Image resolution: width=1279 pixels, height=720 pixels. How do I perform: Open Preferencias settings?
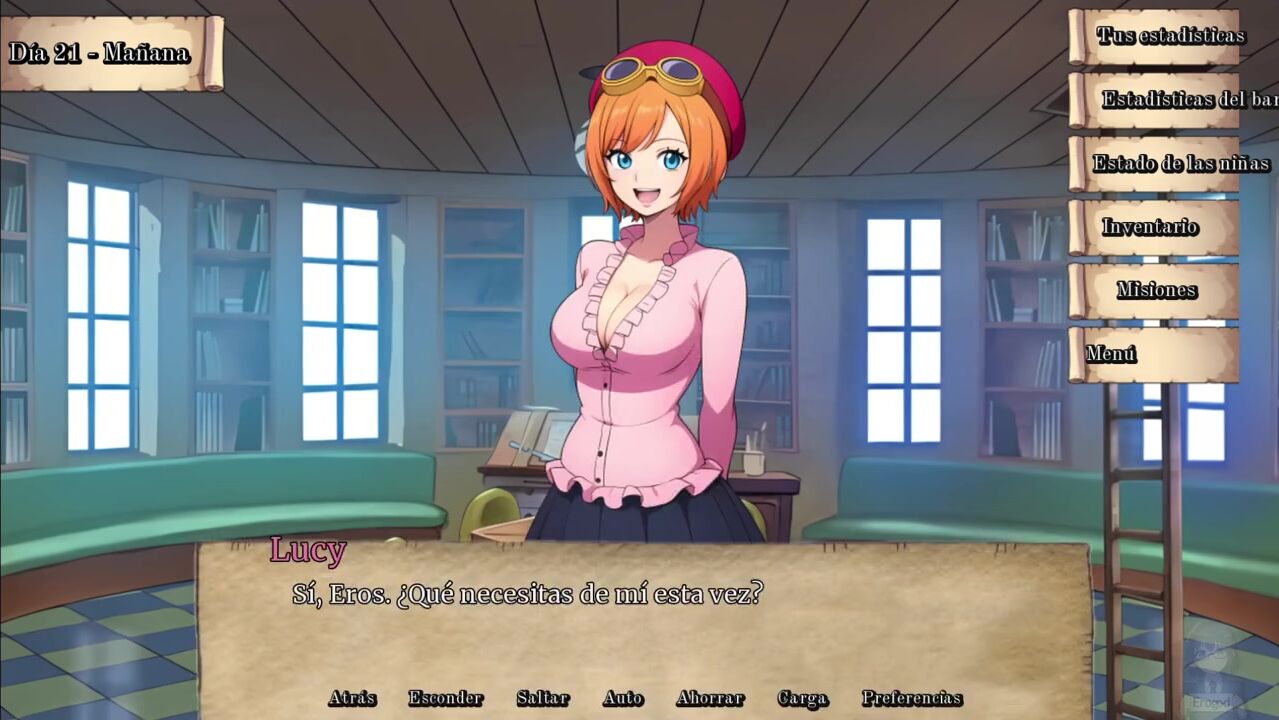coord(911,699)
